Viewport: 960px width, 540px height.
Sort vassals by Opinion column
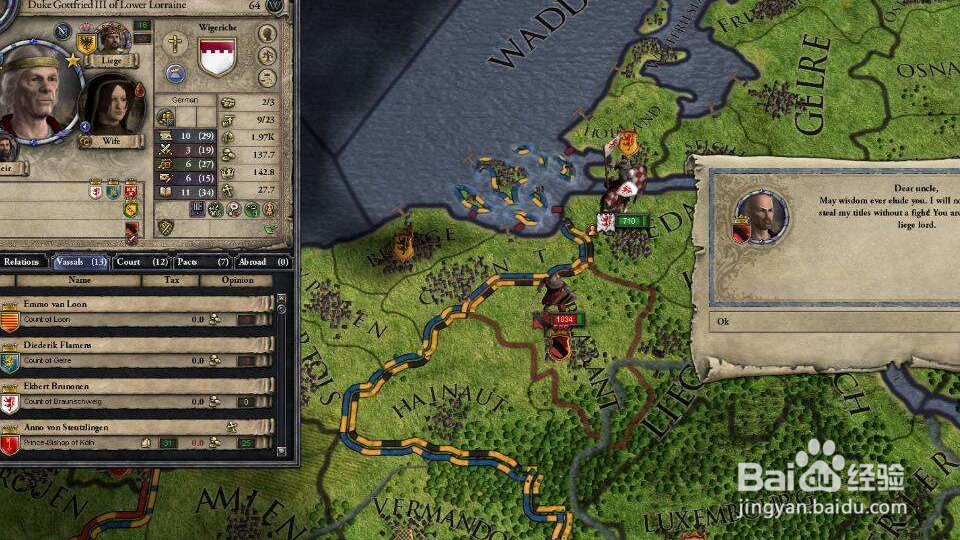[x=237, y=280]
